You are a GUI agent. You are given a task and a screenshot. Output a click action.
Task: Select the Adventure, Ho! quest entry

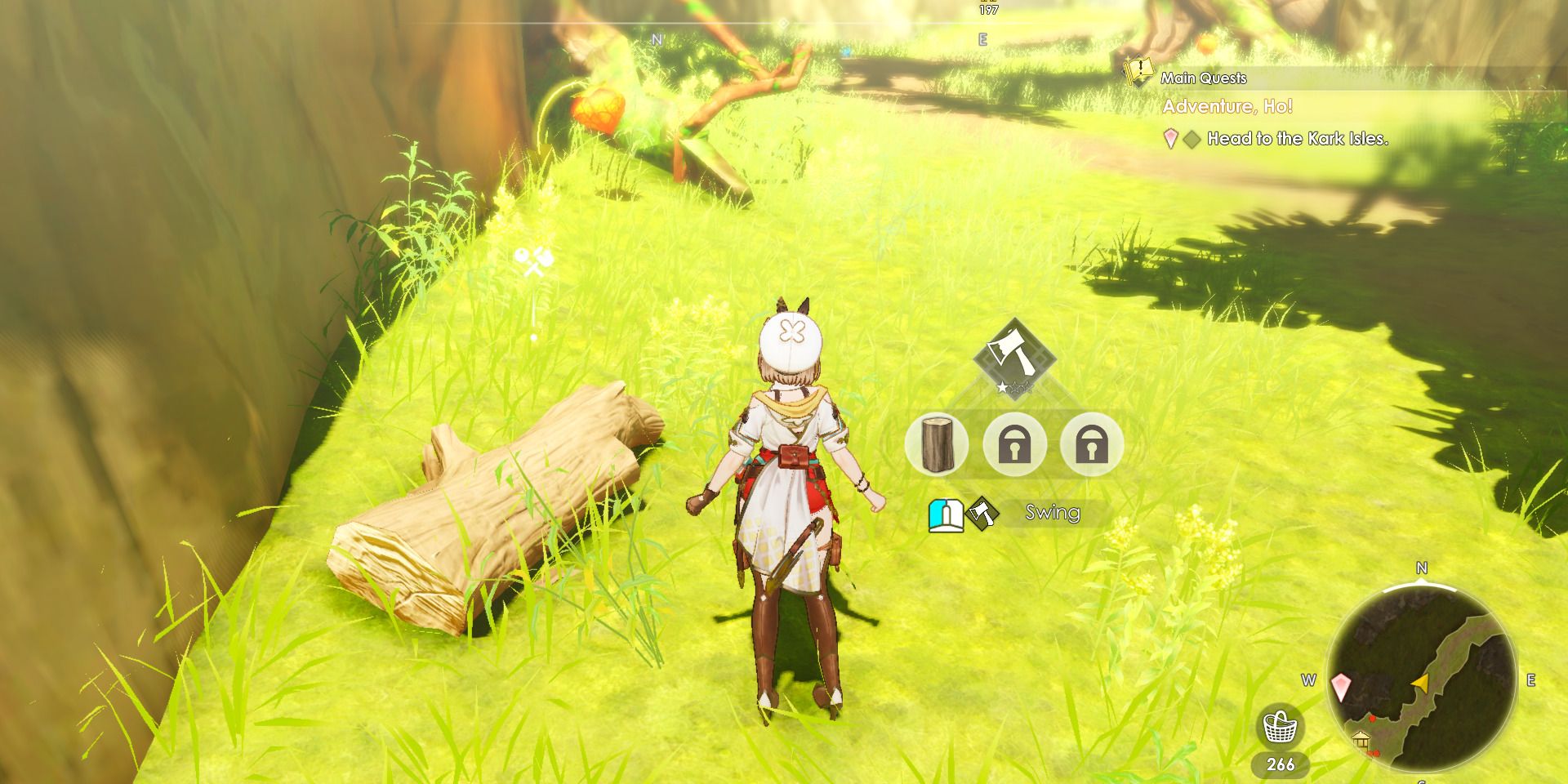[x=1229, y=105]
